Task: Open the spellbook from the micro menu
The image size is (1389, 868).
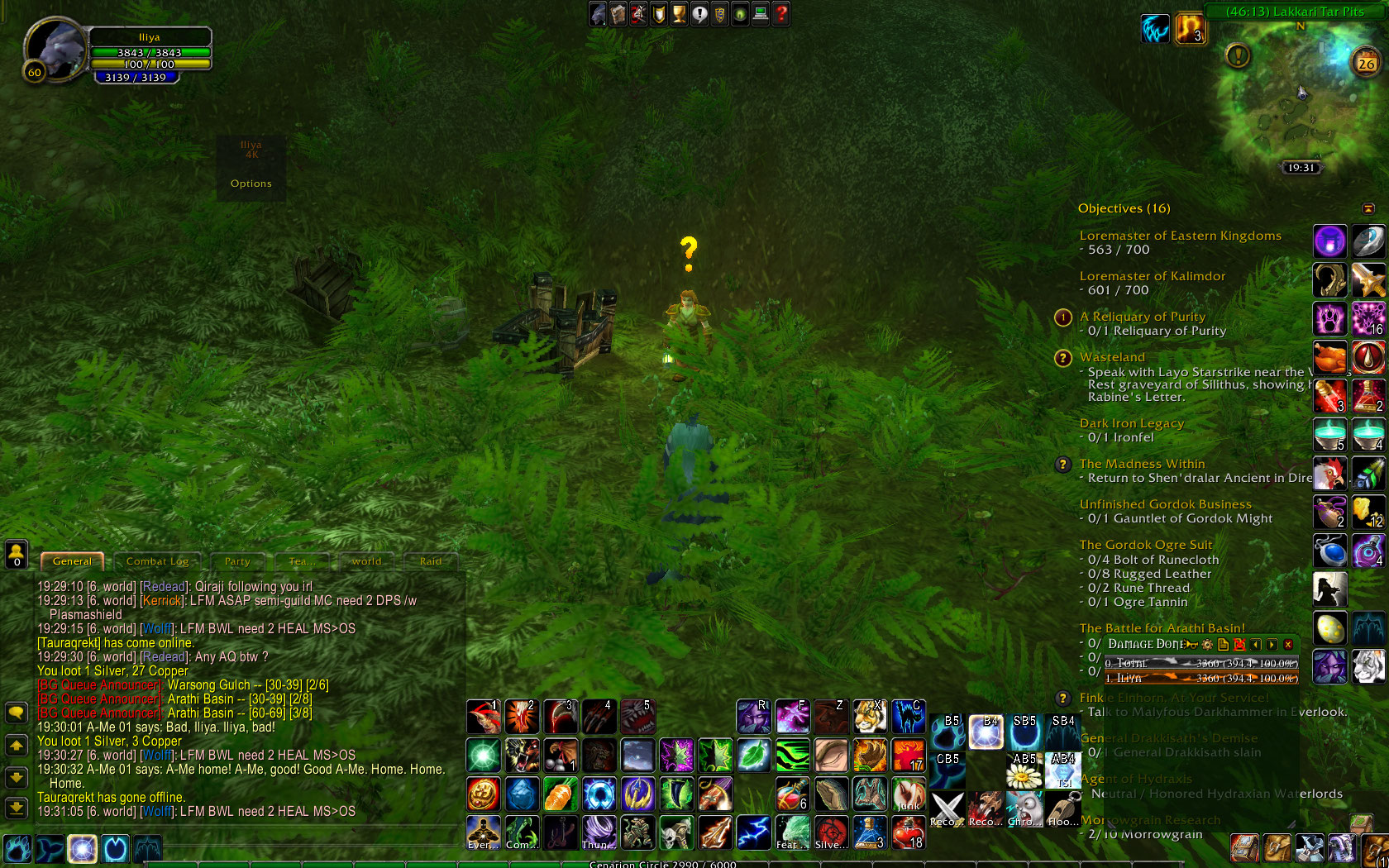Action: click(x=618, y=13)
